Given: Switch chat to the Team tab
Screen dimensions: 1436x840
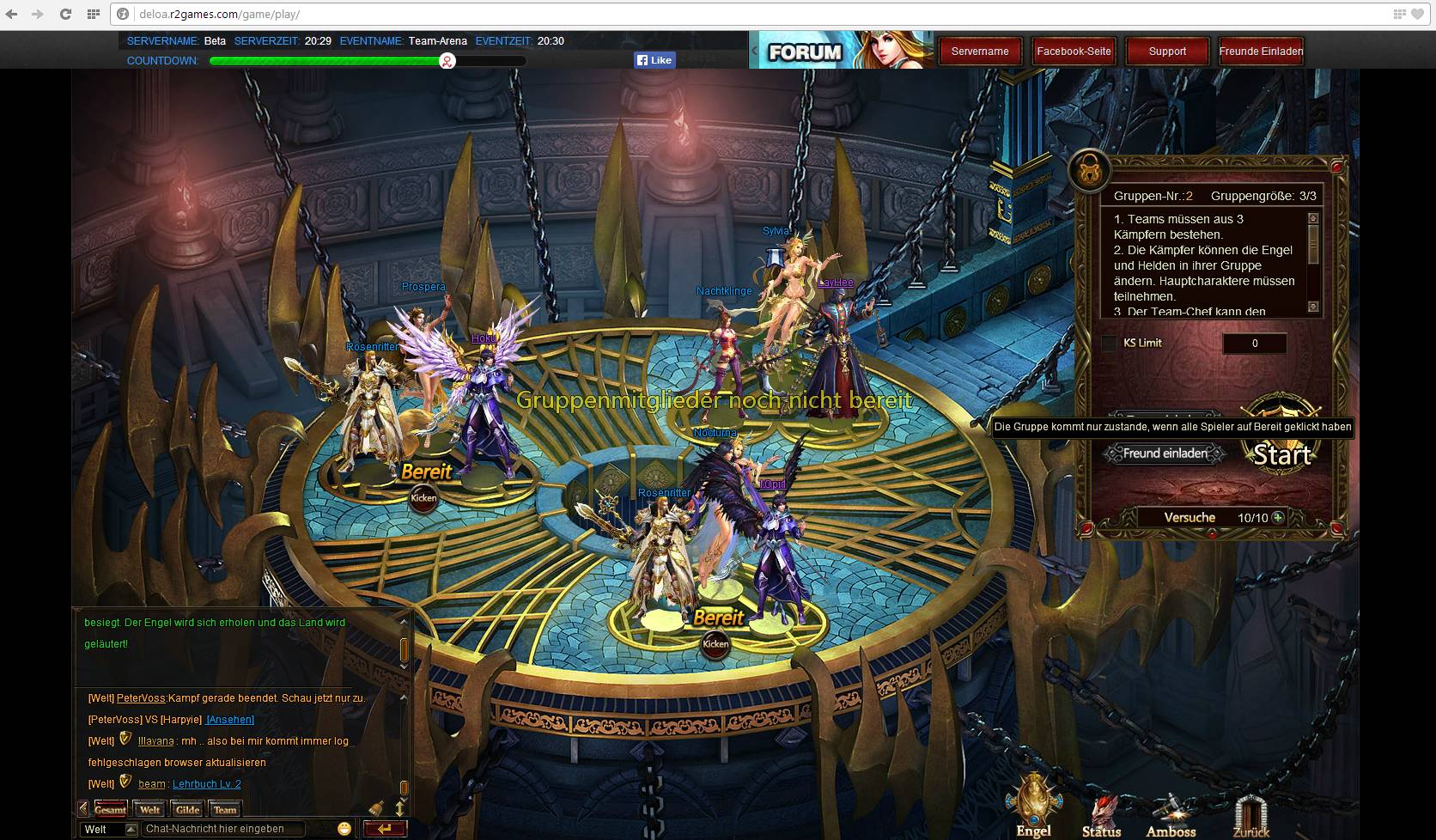Looking at the screenshot, I should (x=225, y=809).
